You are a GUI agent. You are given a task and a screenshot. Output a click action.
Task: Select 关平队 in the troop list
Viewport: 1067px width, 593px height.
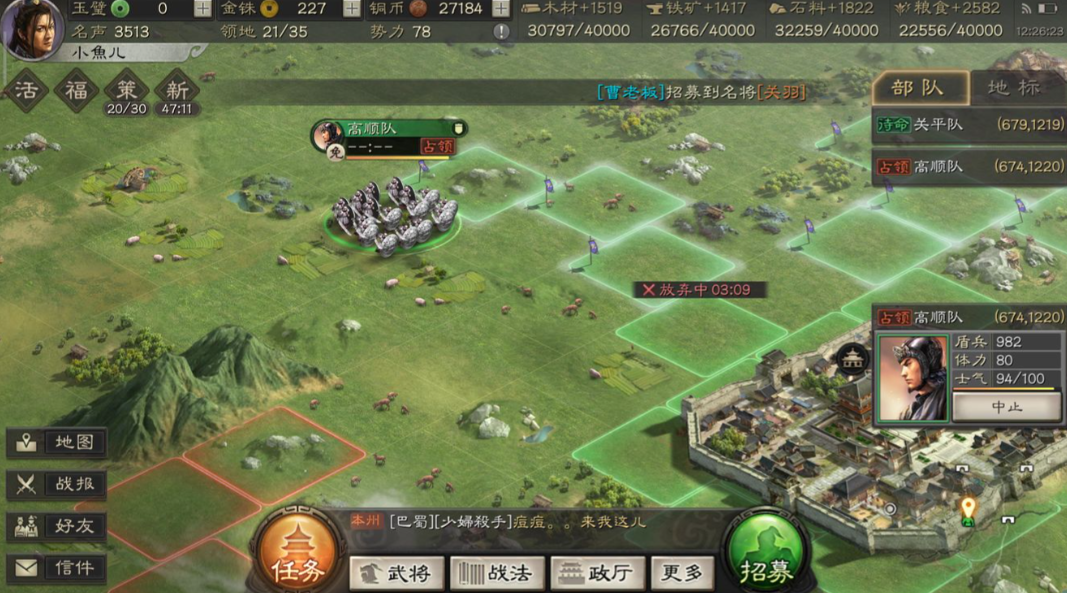point(969,125)
